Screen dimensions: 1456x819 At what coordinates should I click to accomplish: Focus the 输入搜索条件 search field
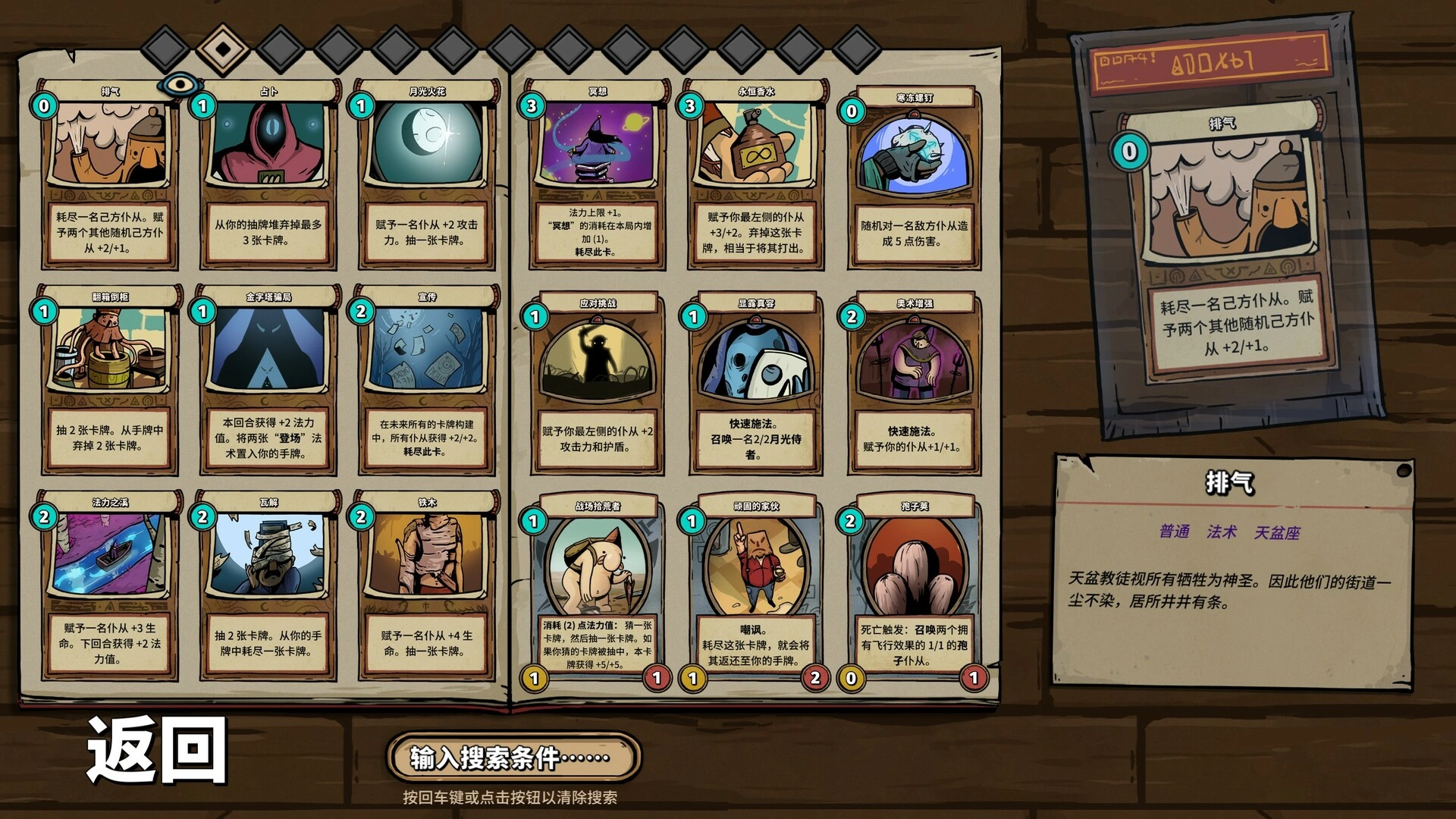(513, 757)
